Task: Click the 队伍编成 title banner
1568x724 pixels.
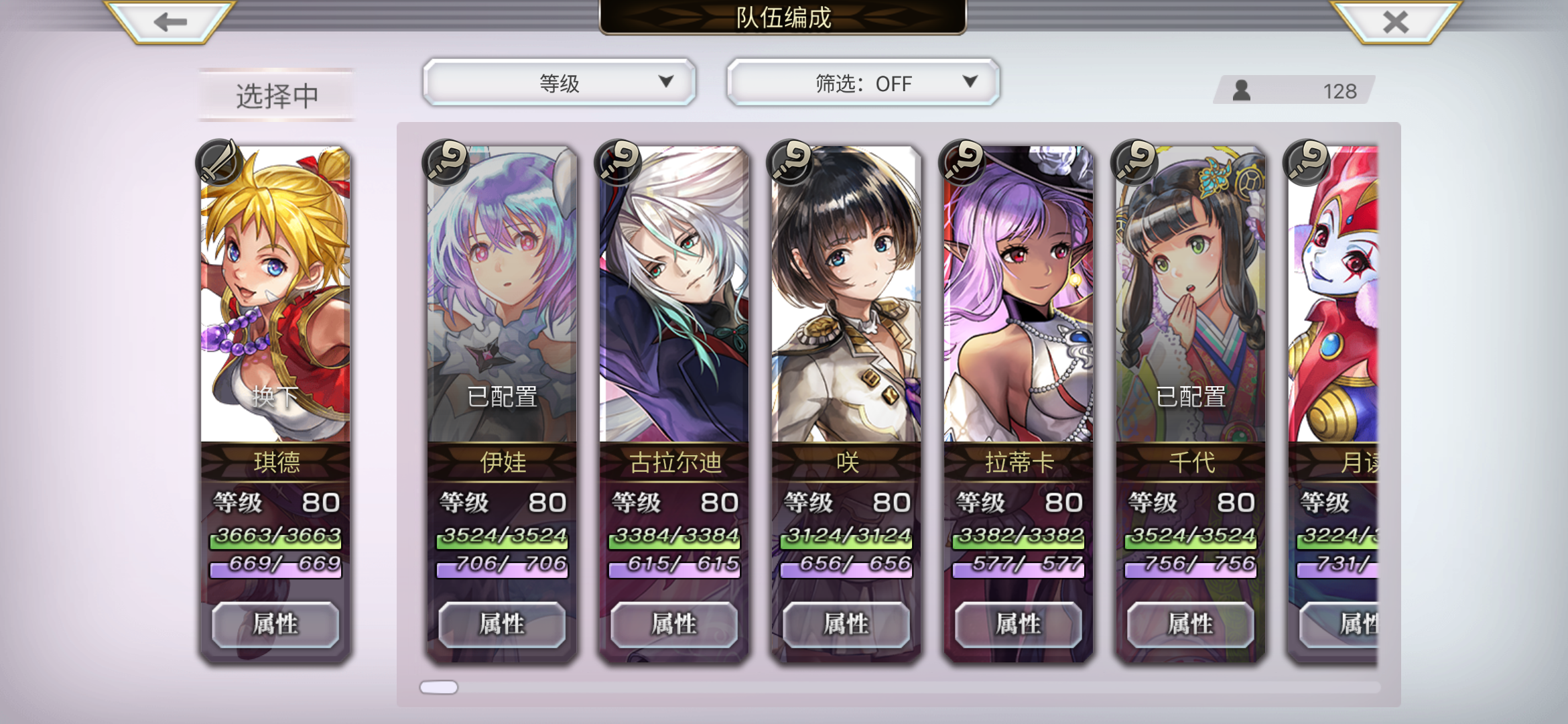Action: coord(781,19)
